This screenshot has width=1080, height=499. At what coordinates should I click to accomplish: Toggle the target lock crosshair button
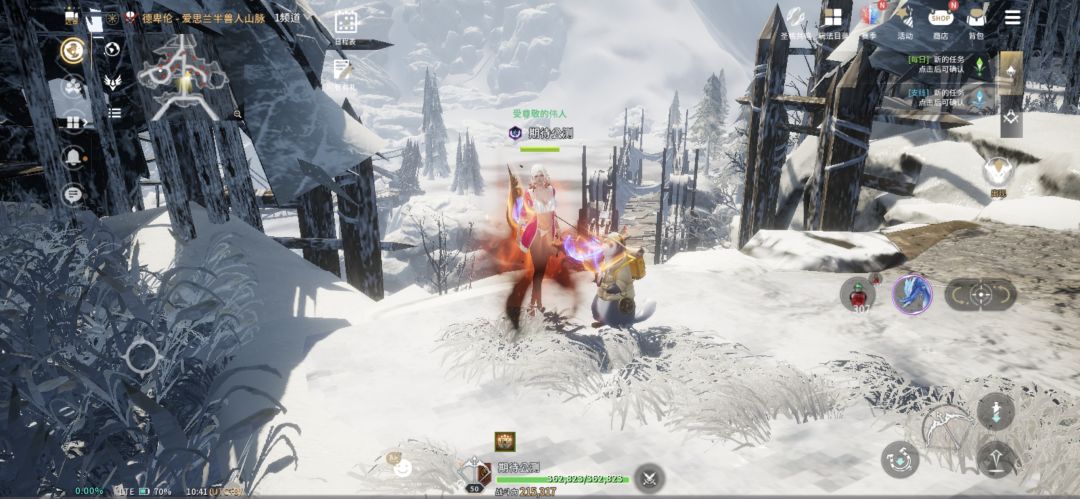tap(980, 294)
